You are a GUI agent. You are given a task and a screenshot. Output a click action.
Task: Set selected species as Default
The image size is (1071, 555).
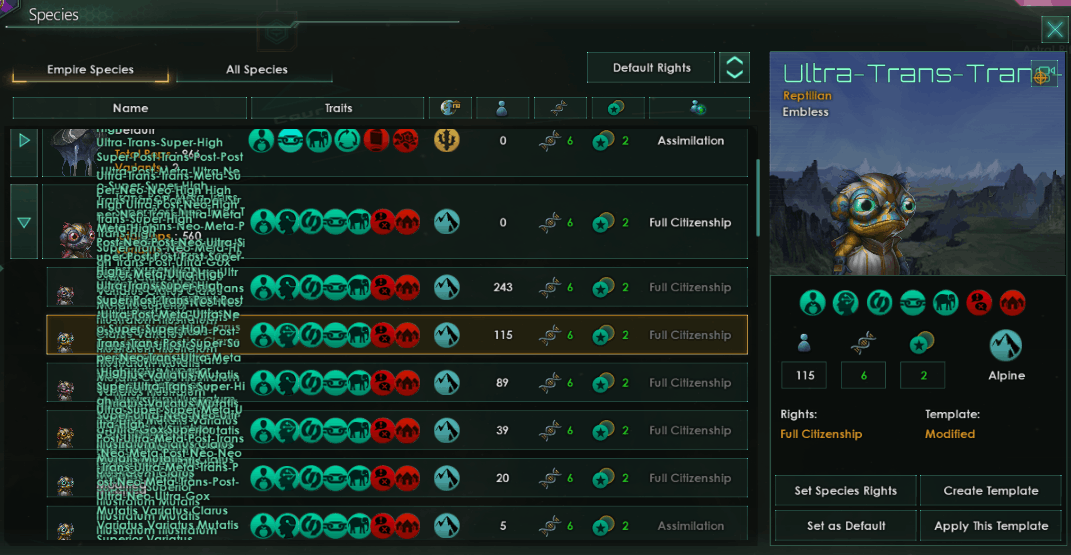[x=845, y=526]
